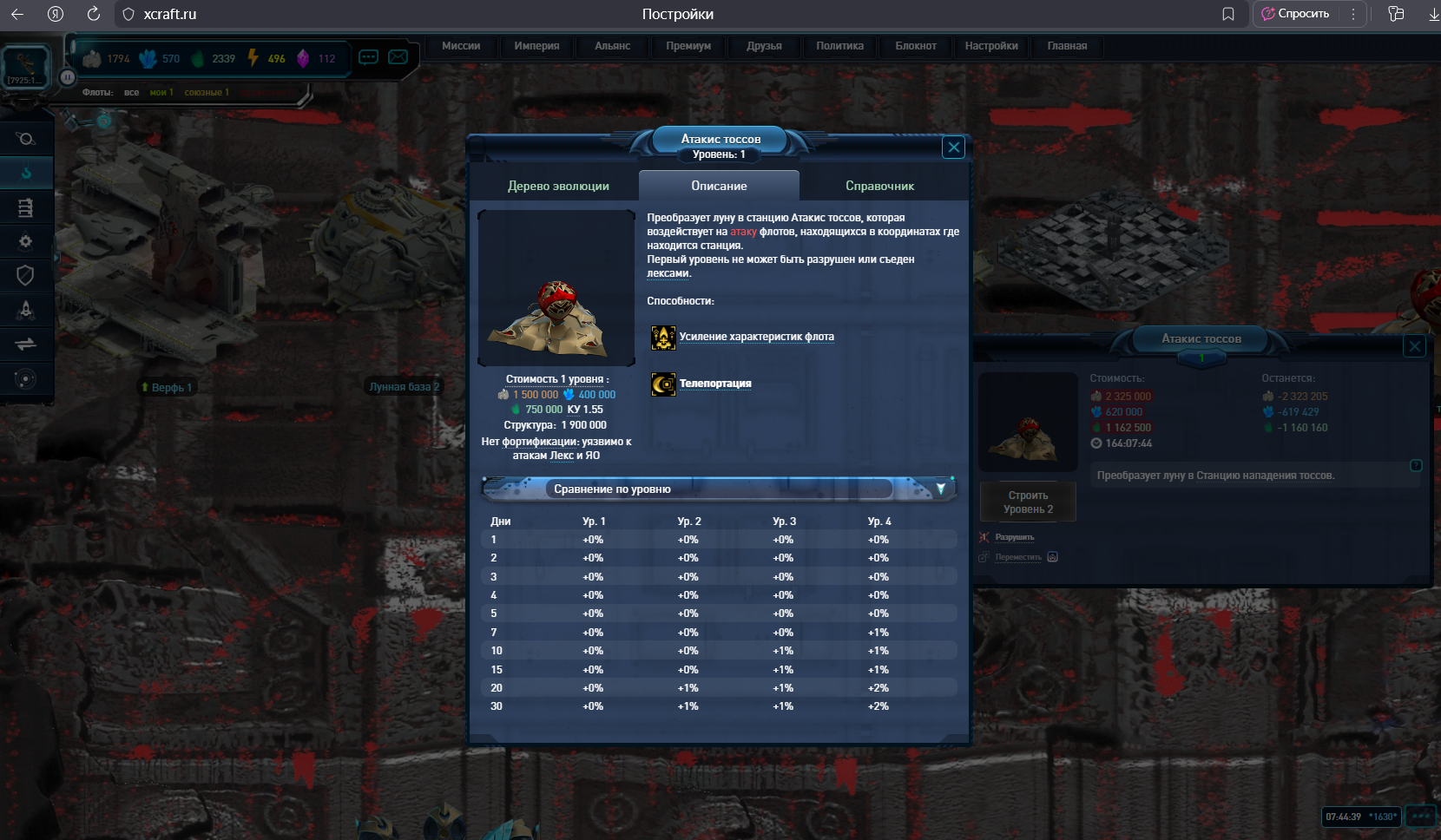Screen dimensions: 1441x840
Task: Go to the Империя menu
Action: (x=536, y=46)
